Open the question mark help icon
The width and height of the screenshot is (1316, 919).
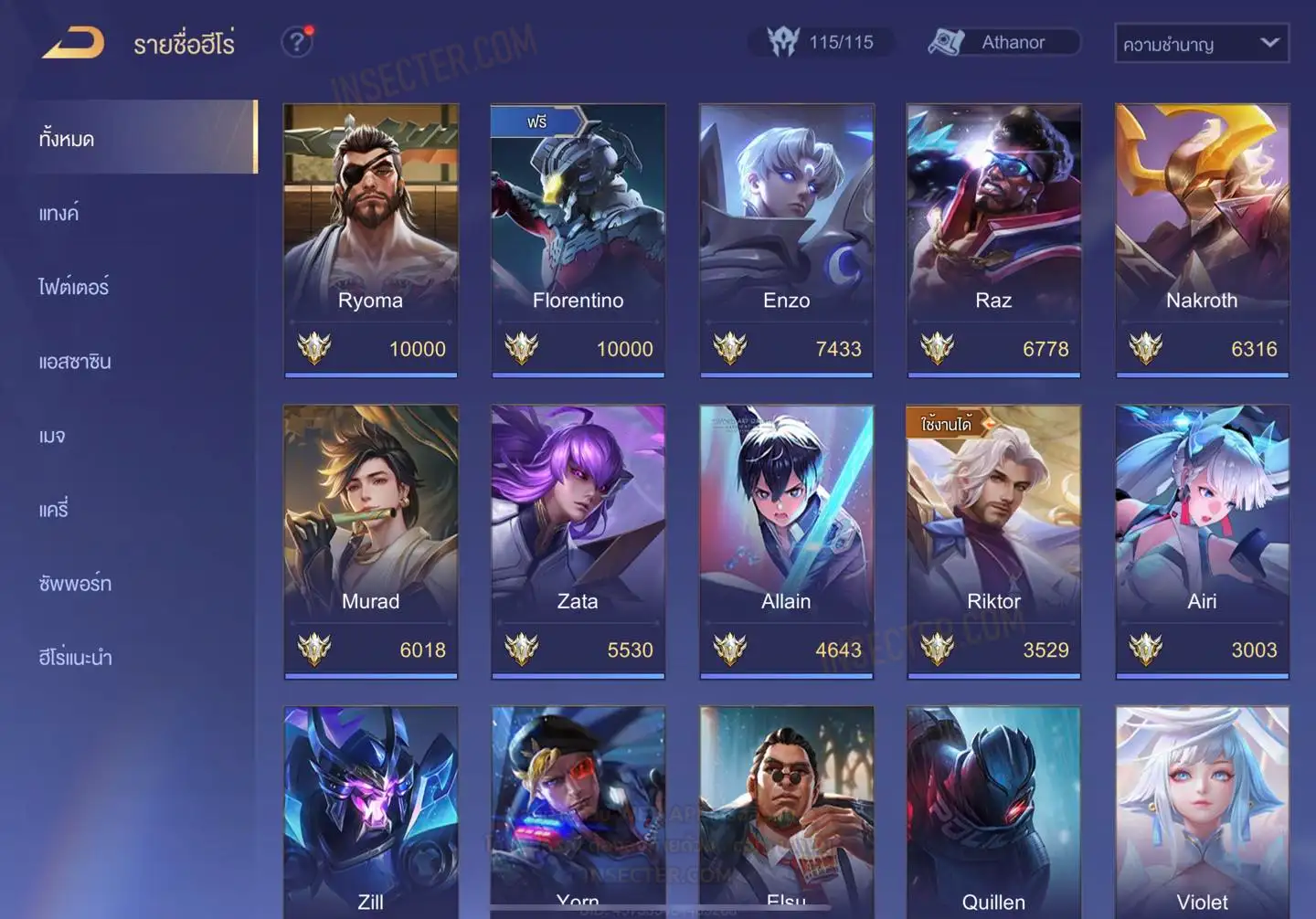tap(297, 42)
